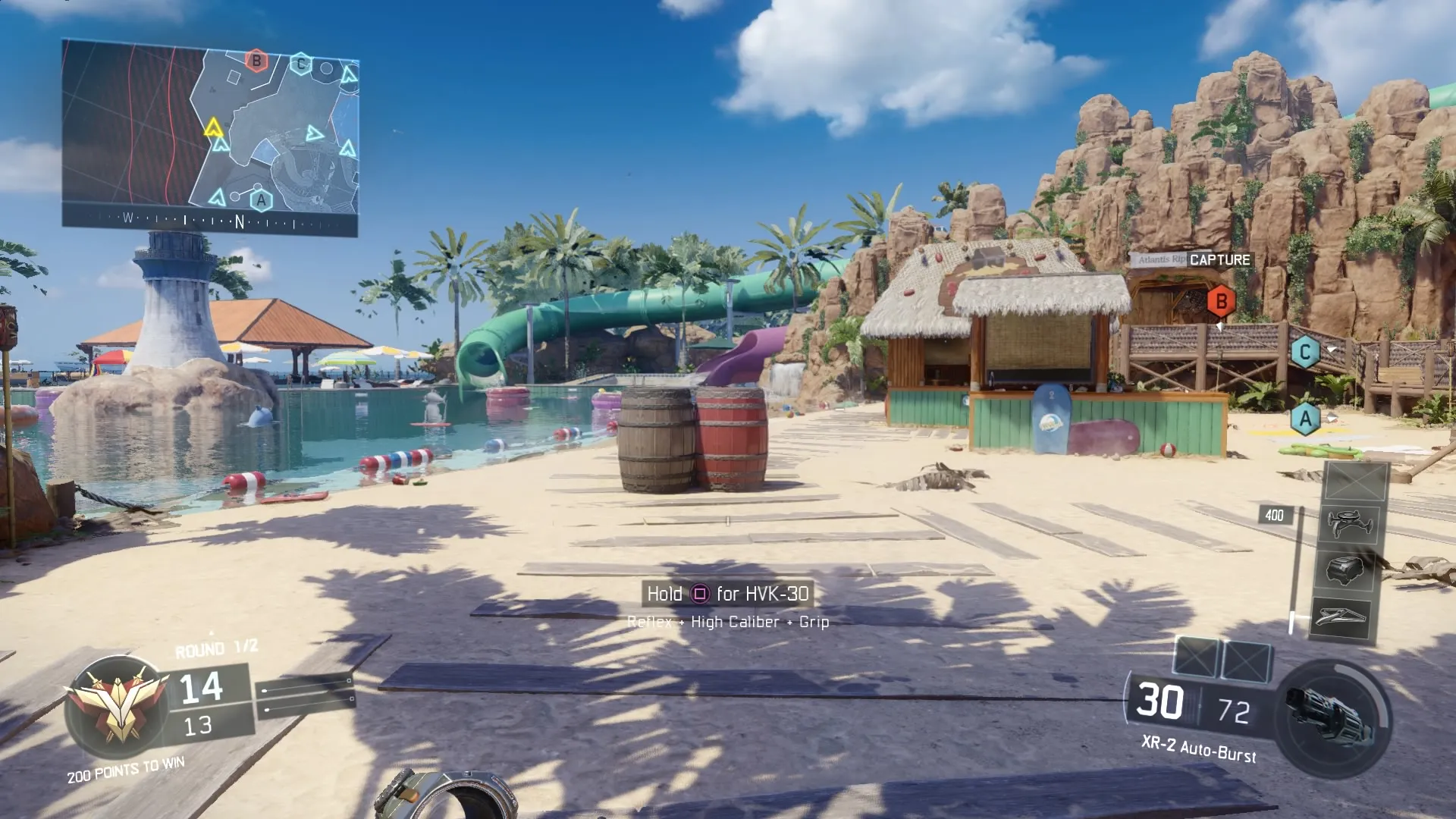Select objective marker A on the minimap
This screenshot has width=1456, height=819.
coord(261,199)
